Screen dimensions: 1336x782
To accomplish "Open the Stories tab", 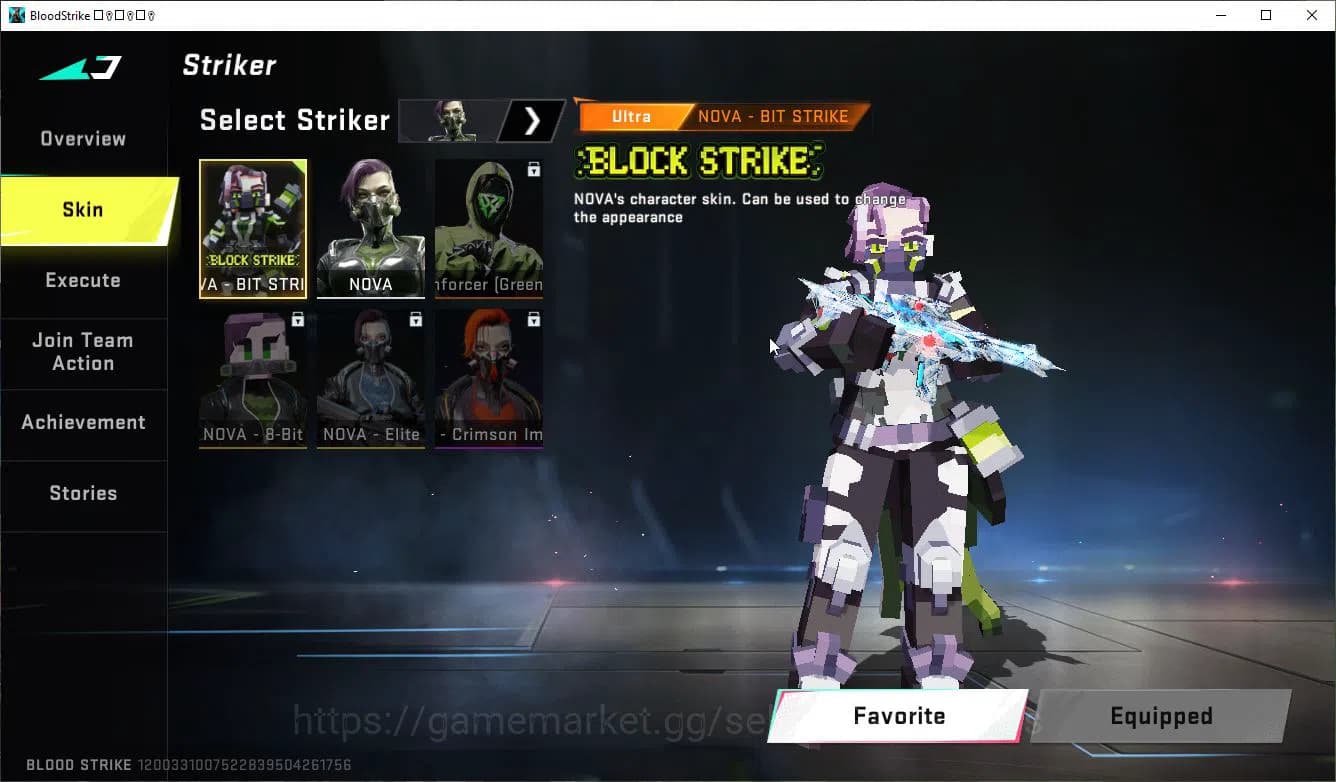I will (x=82, y=492).
